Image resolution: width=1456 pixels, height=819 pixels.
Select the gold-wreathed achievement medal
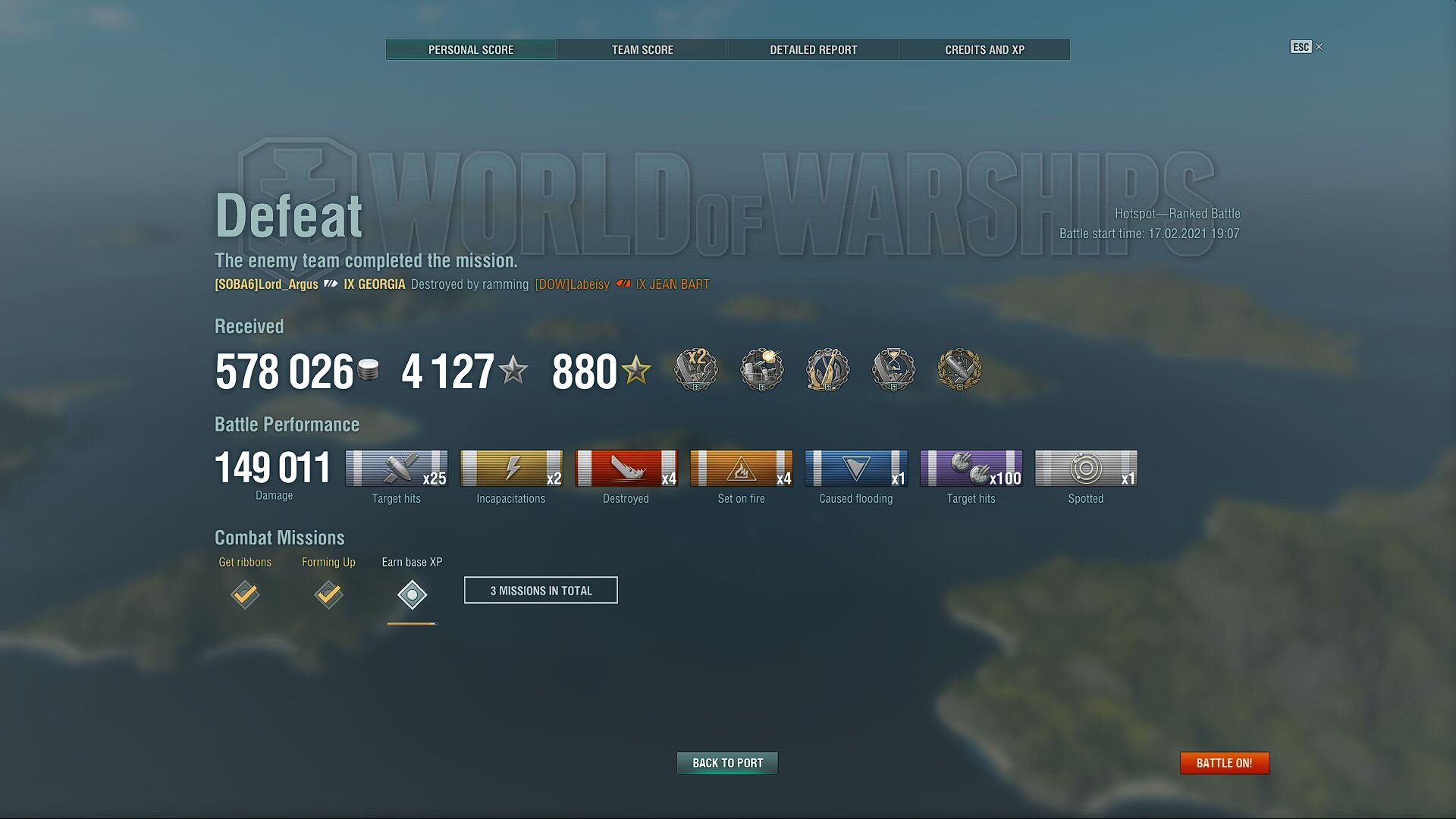coord(959,370)
